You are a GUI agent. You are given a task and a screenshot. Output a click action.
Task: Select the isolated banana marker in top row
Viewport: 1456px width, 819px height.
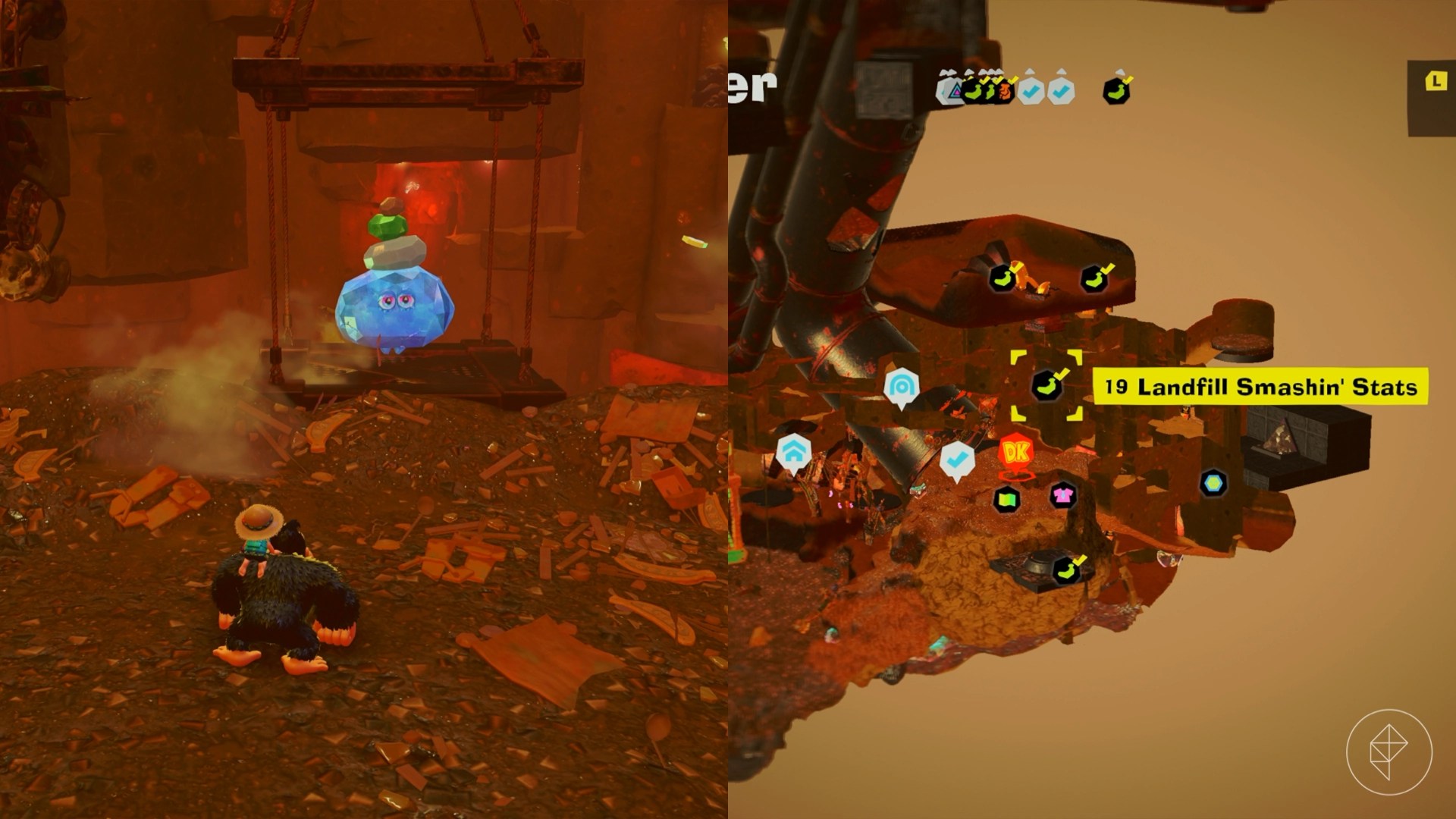(1116, 90)
